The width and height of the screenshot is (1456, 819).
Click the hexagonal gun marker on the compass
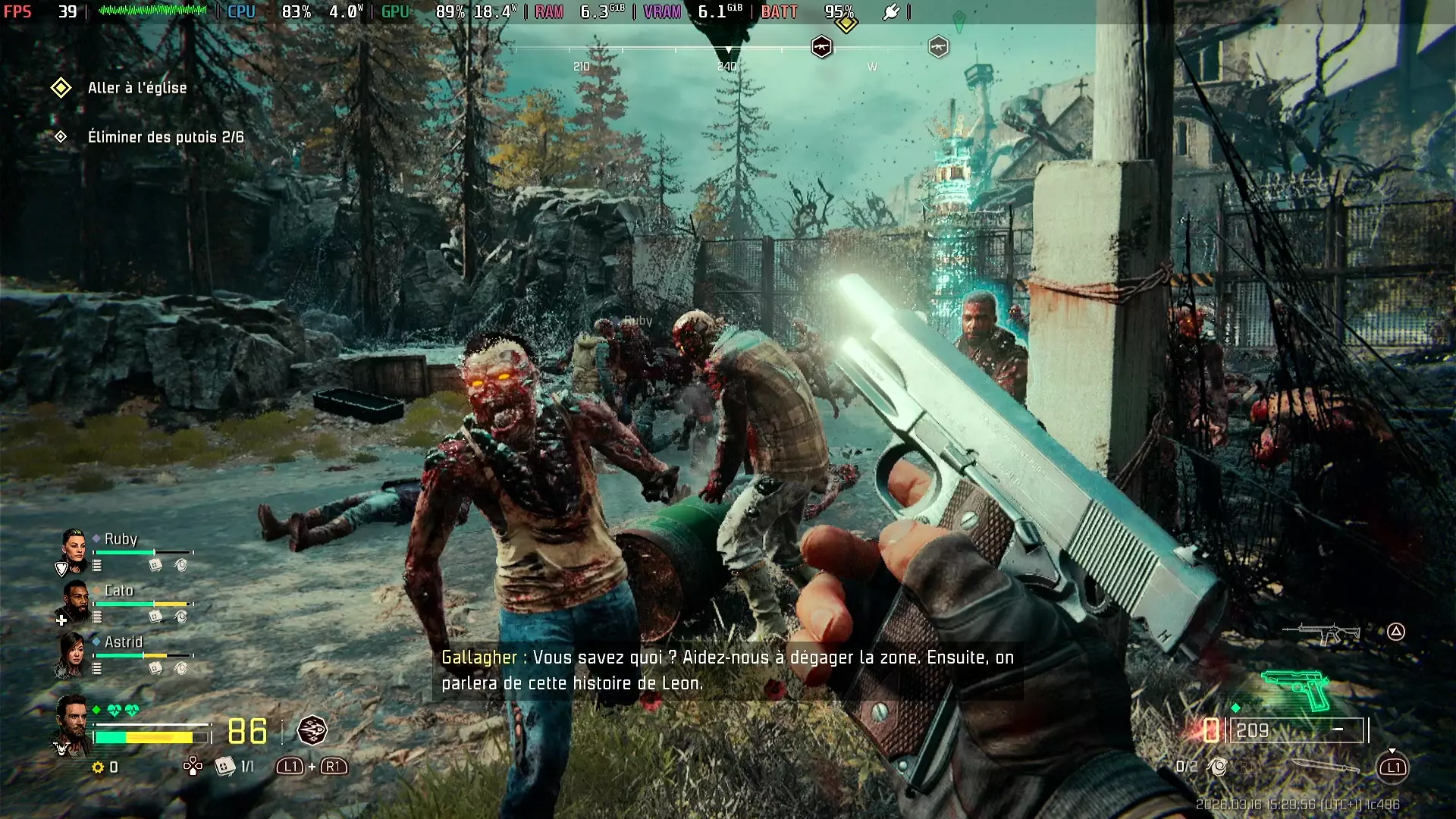pyautogui.click(x=821, y=47)
